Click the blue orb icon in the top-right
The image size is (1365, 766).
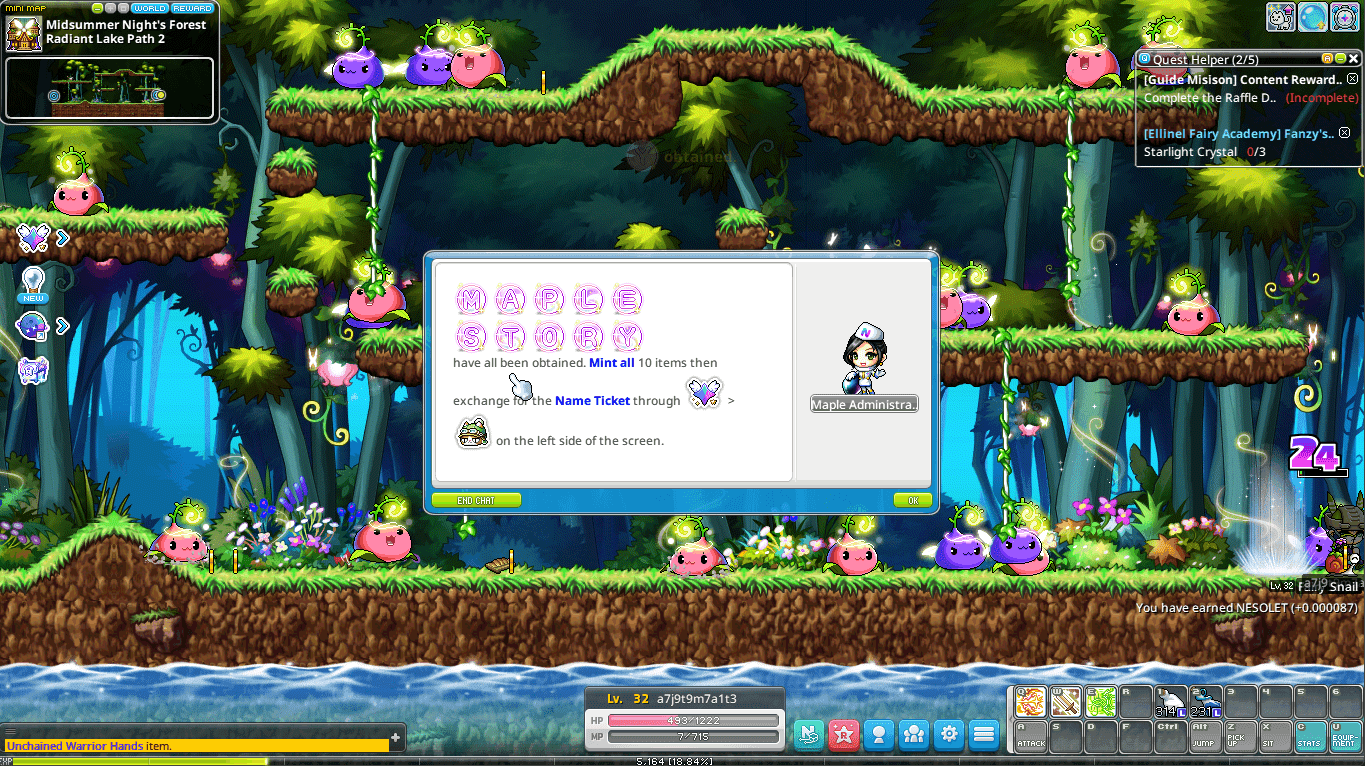click(x=1312, y=16)
